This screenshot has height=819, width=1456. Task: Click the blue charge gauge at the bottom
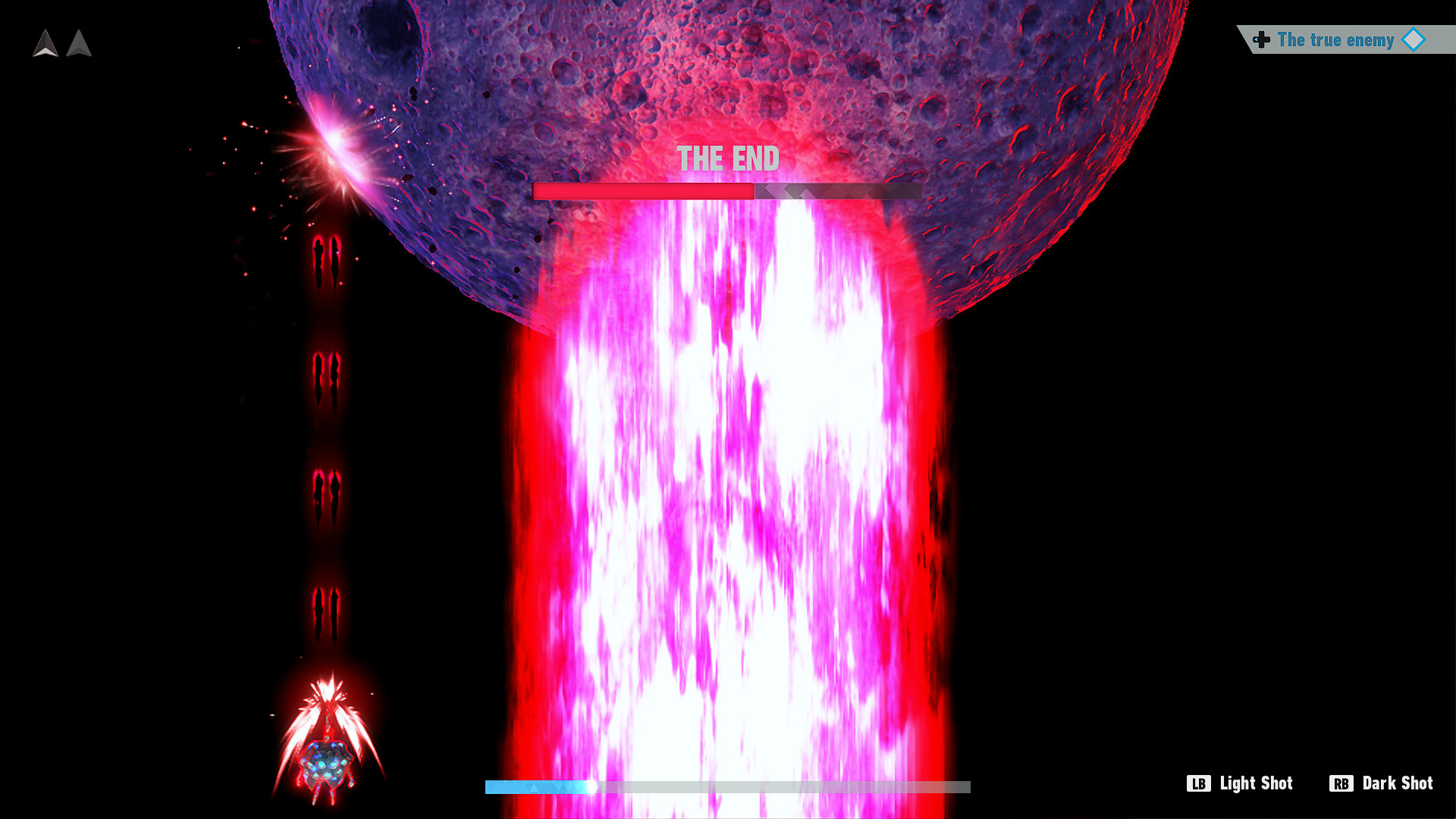pyautogui.click(x=538, y=787)
